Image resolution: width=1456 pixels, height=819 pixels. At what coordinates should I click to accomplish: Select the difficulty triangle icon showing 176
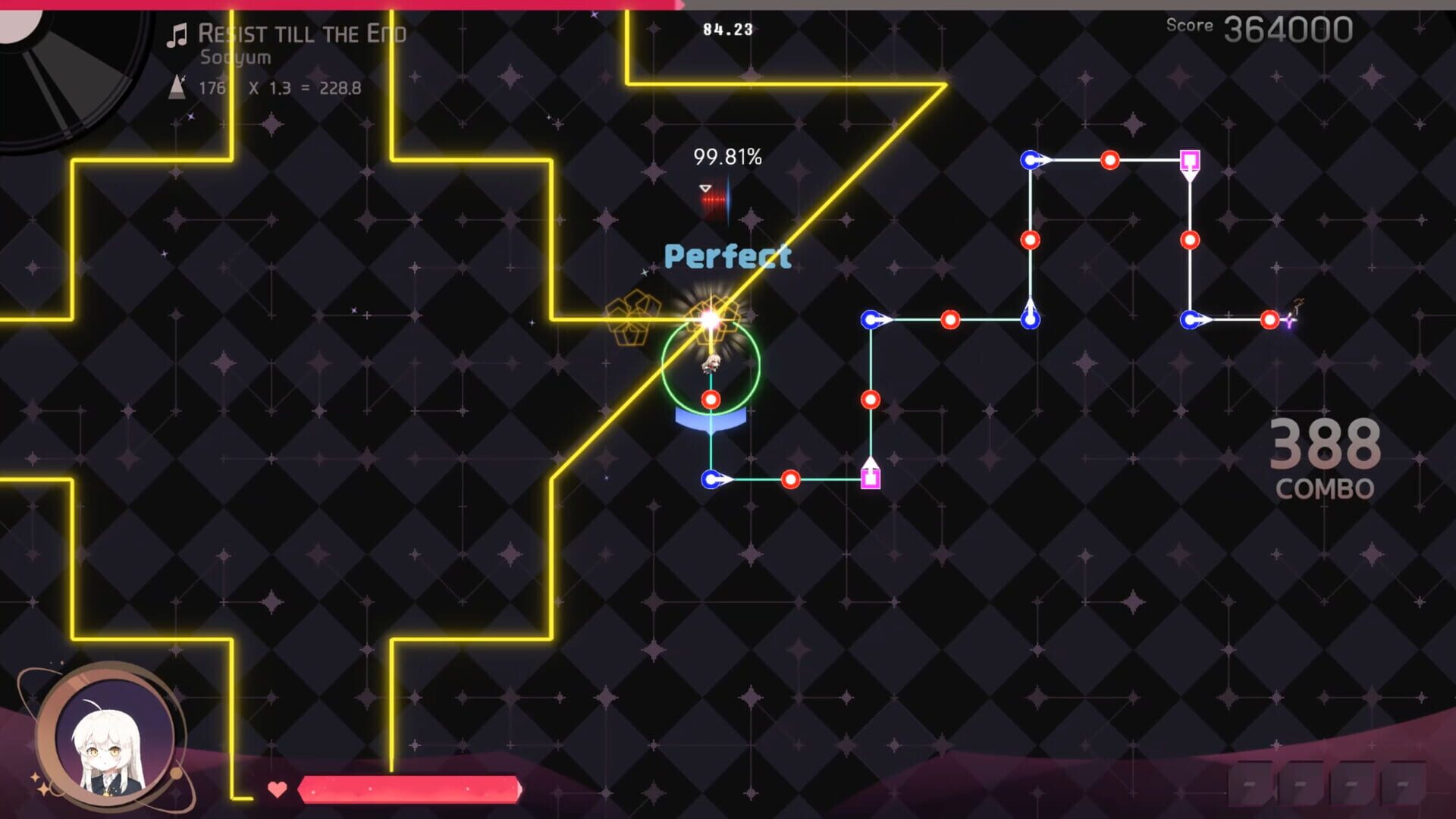177,88
